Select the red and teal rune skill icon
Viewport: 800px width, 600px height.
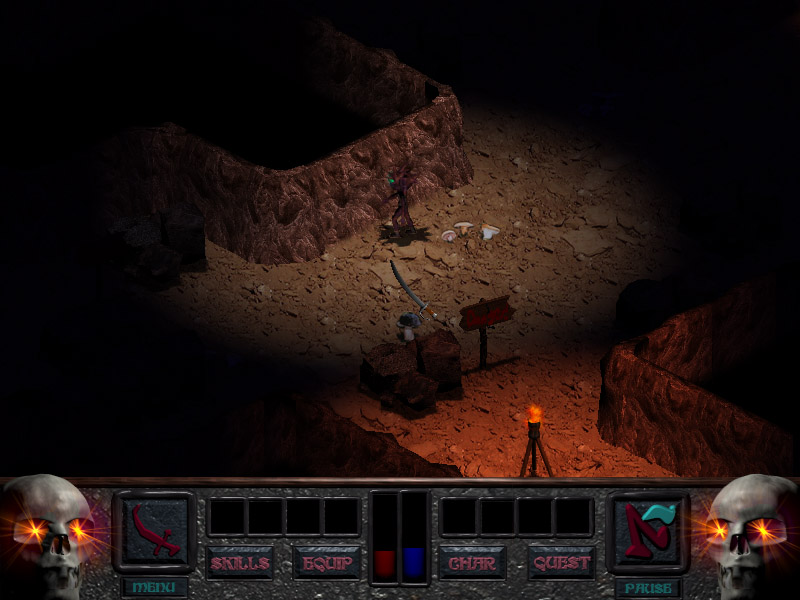tap(649, 530)
